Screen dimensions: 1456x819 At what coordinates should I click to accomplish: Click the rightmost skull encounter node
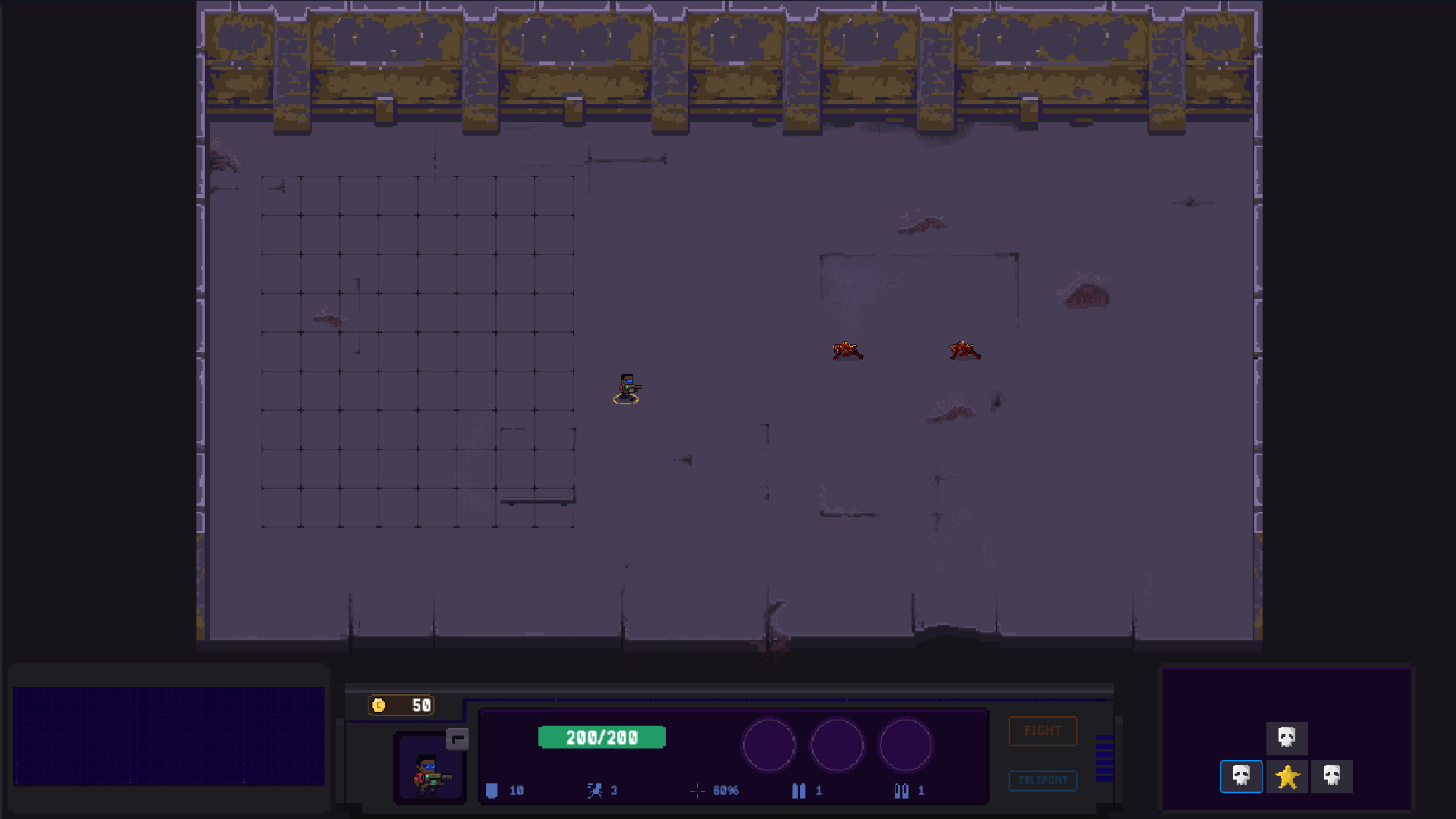pos(1332,776)
